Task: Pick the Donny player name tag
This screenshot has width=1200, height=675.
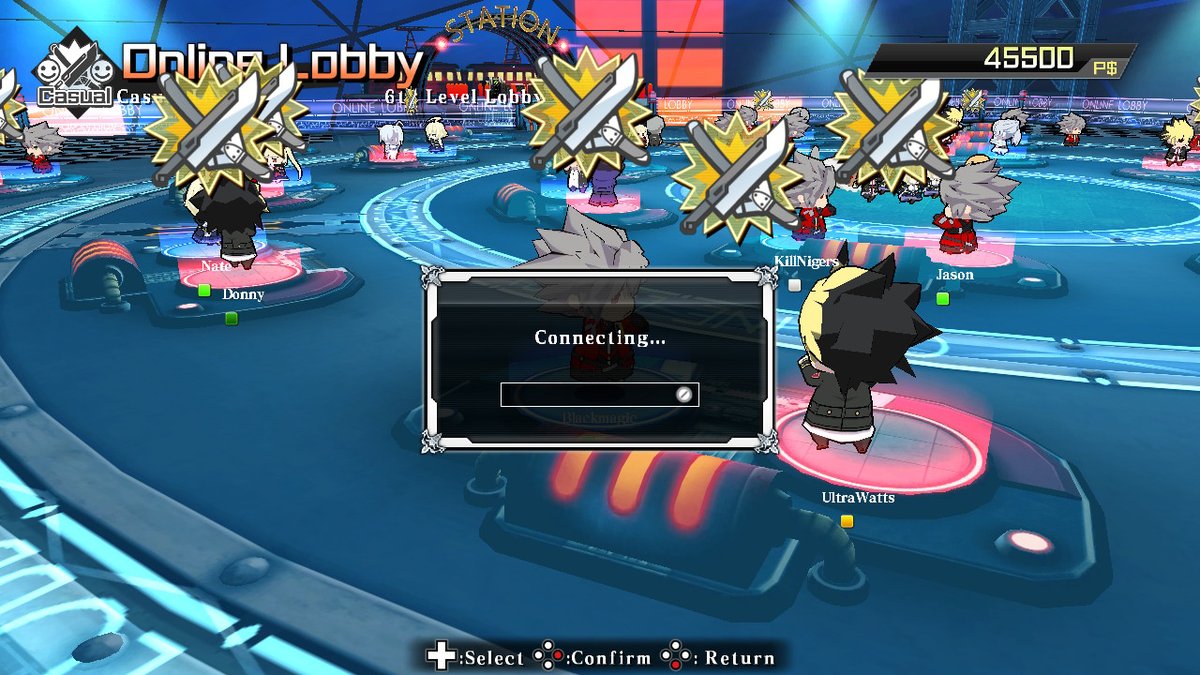Action: click(x=243, y=294)
